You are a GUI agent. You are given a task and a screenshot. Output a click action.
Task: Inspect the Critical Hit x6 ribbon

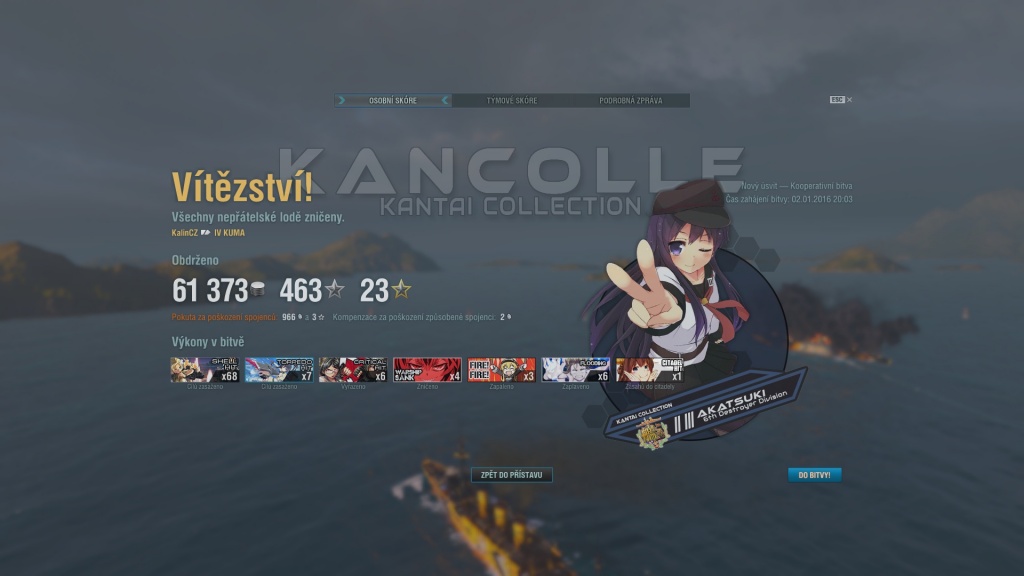click(x=353, y=370)
